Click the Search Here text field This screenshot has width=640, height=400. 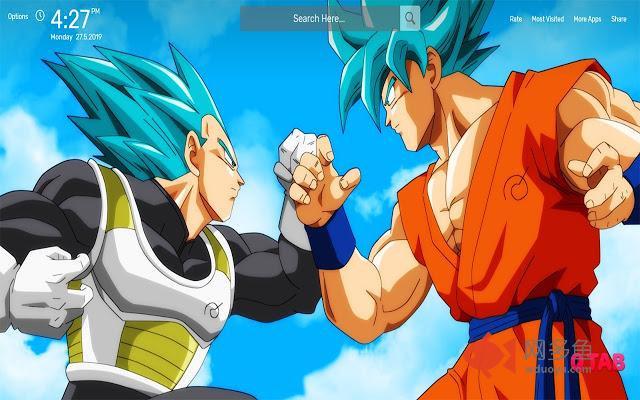click(320, 18)
